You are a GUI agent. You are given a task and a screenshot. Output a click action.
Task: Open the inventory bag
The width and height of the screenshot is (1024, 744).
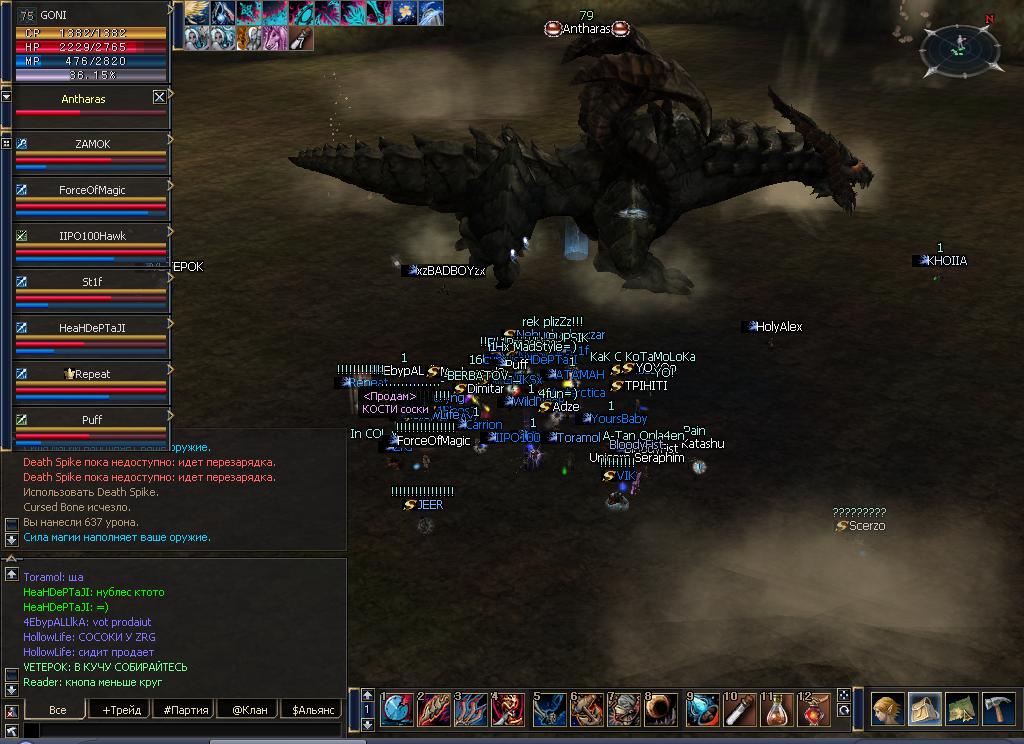pyautogui.click(x=924, y=709)
